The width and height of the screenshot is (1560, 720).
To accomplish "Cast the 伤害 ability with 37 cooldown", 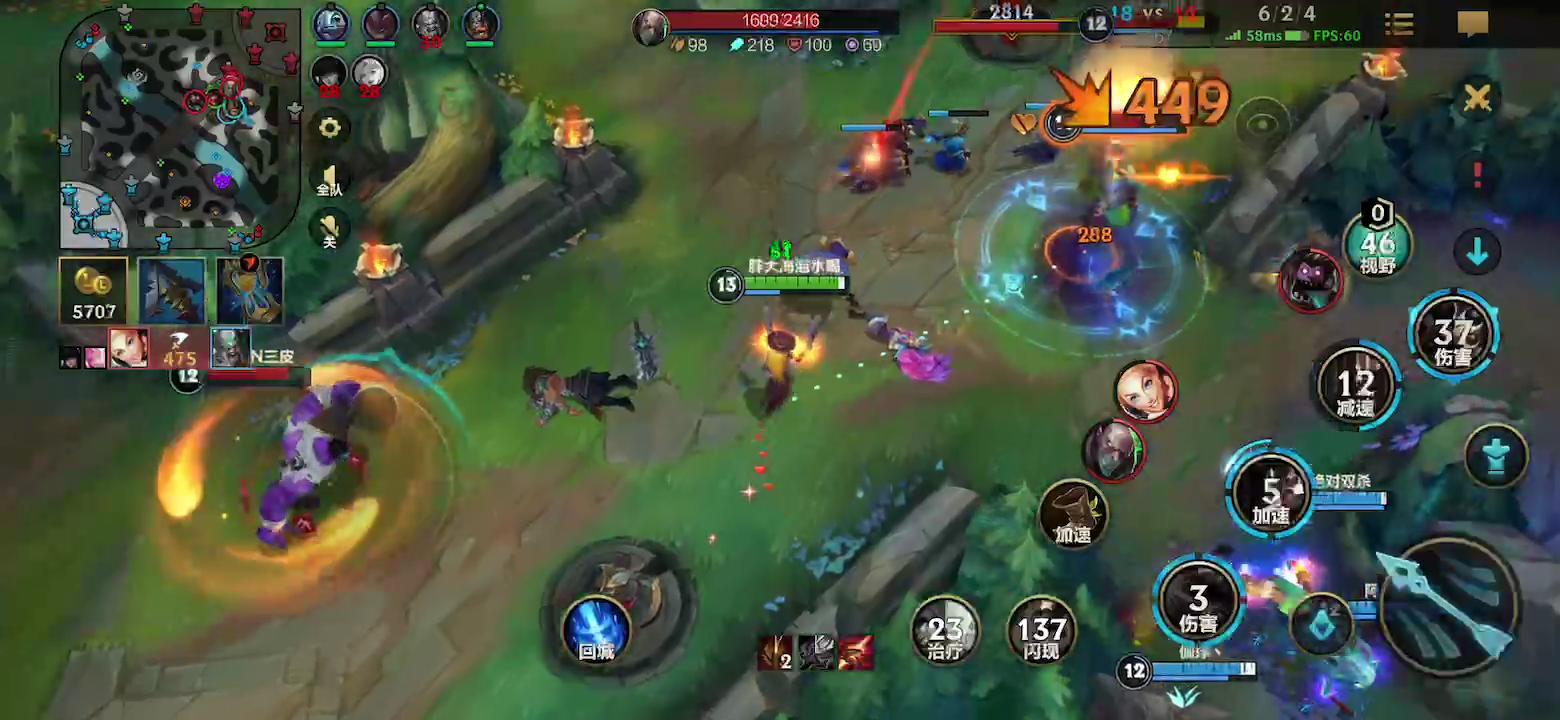I will click(x=1452, y=334).
